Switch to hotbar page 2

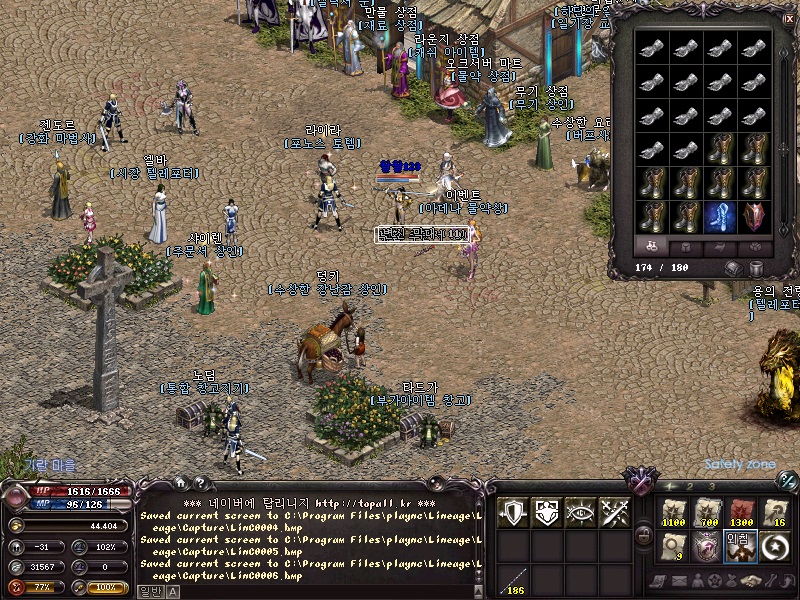(x=691, y=486)
